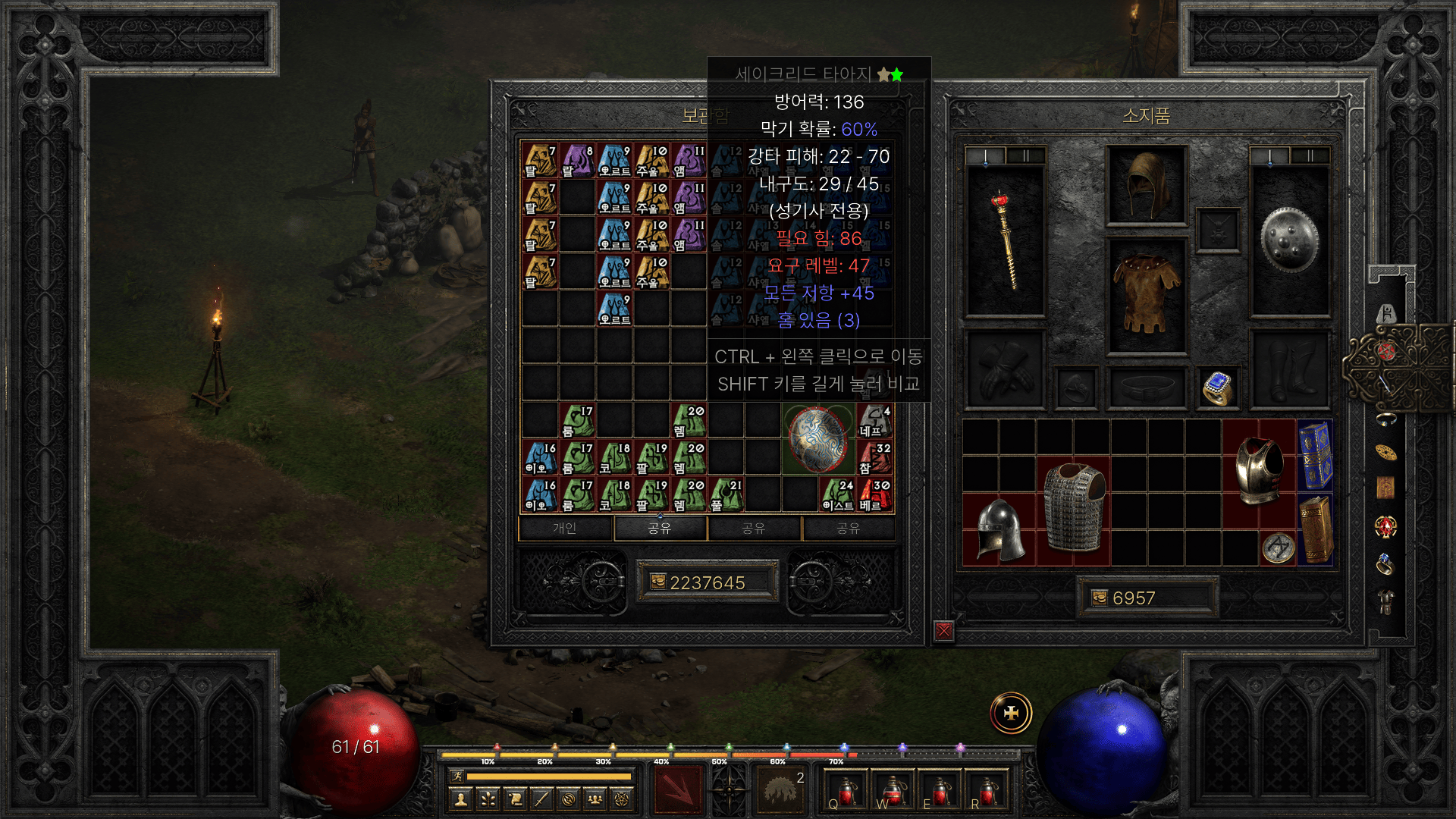Image resolution: width=1456 pixels, height=819 pixels.
Task: Toggle run/walk mode above the menu icons
Action: (457, 777)
